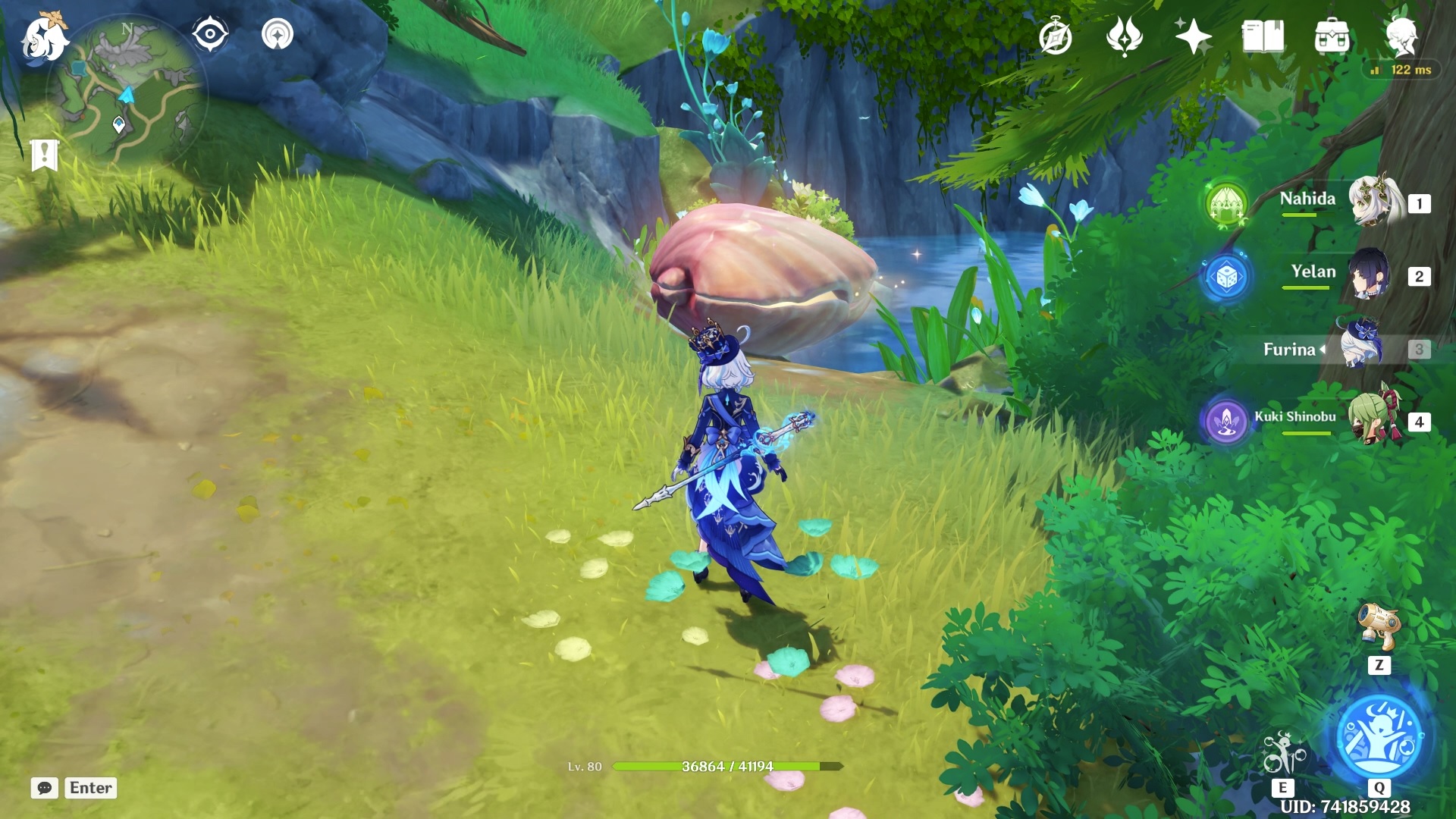Screen dimensions: 1456x819
Task: Toggle the Elemental Sight eye icon
Action: tap(209, 35)
